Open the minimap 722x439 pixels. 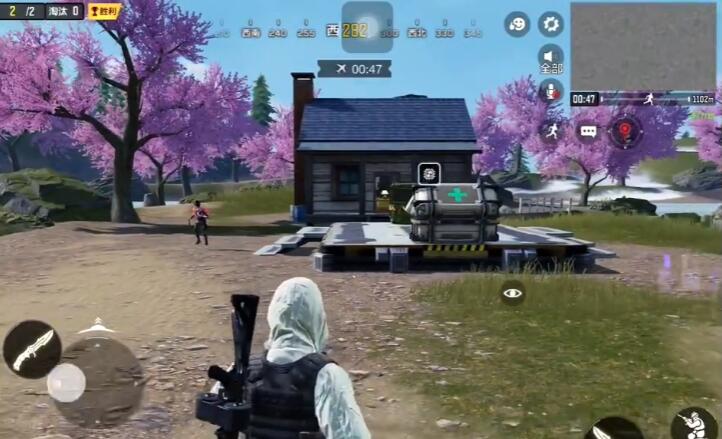(644, 46)
